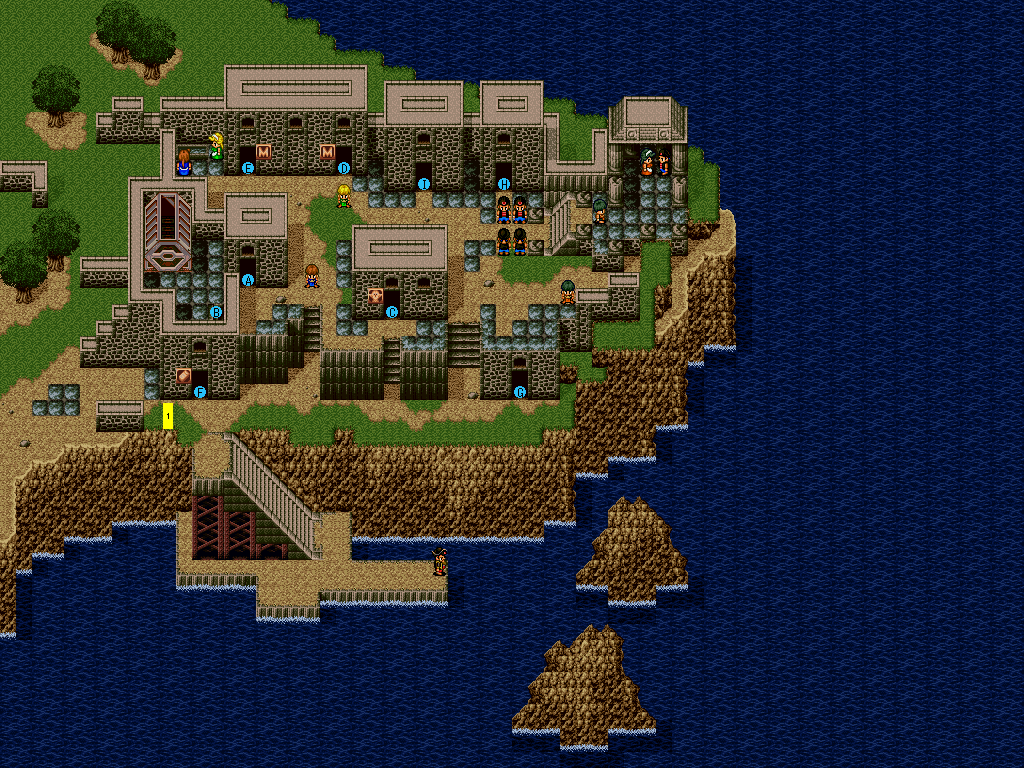
Task: Select the blue D marker
Action: (344, 168)
